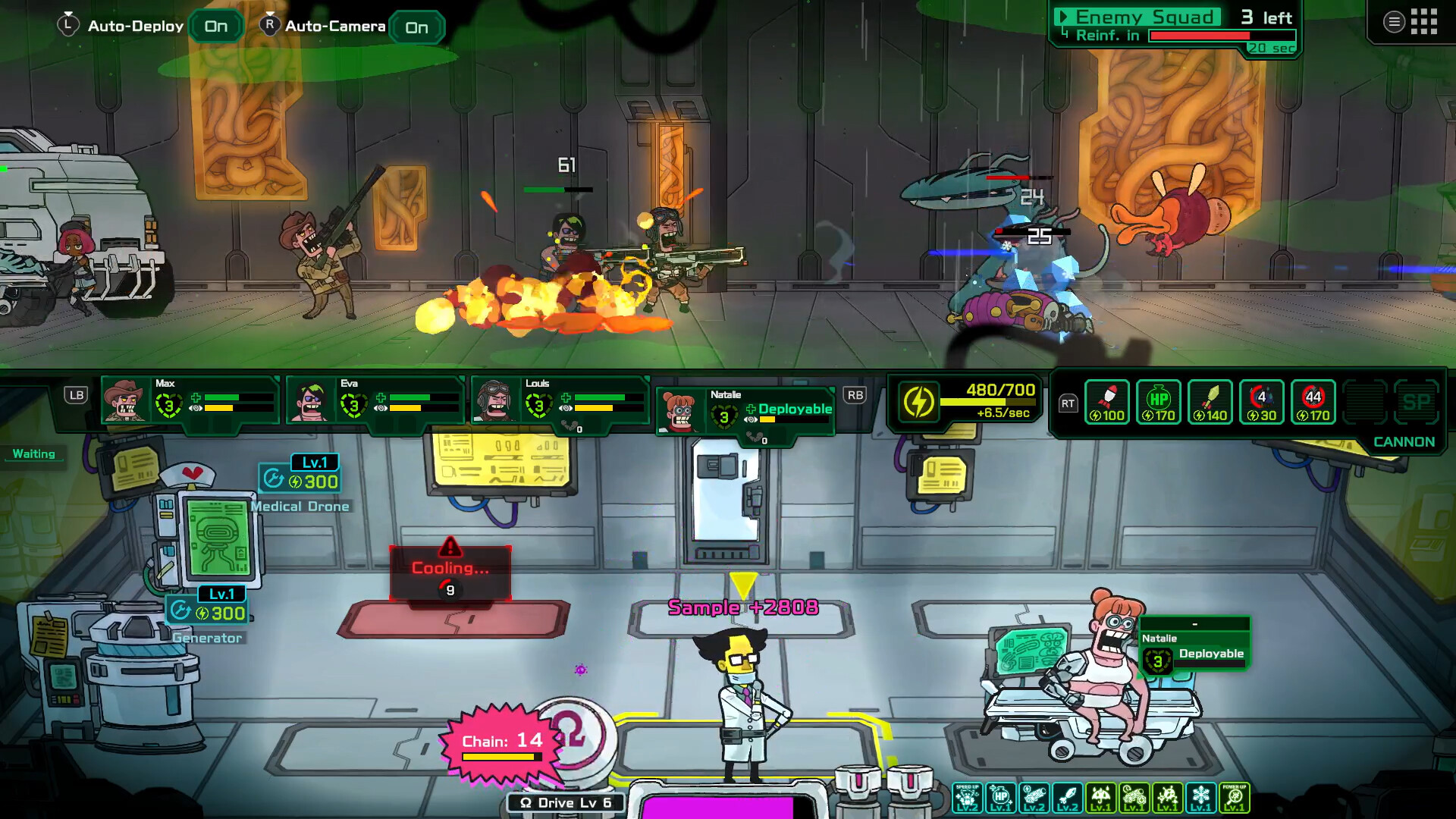Select the cooling cannon slot costing 30

(x=1262, y=402)
